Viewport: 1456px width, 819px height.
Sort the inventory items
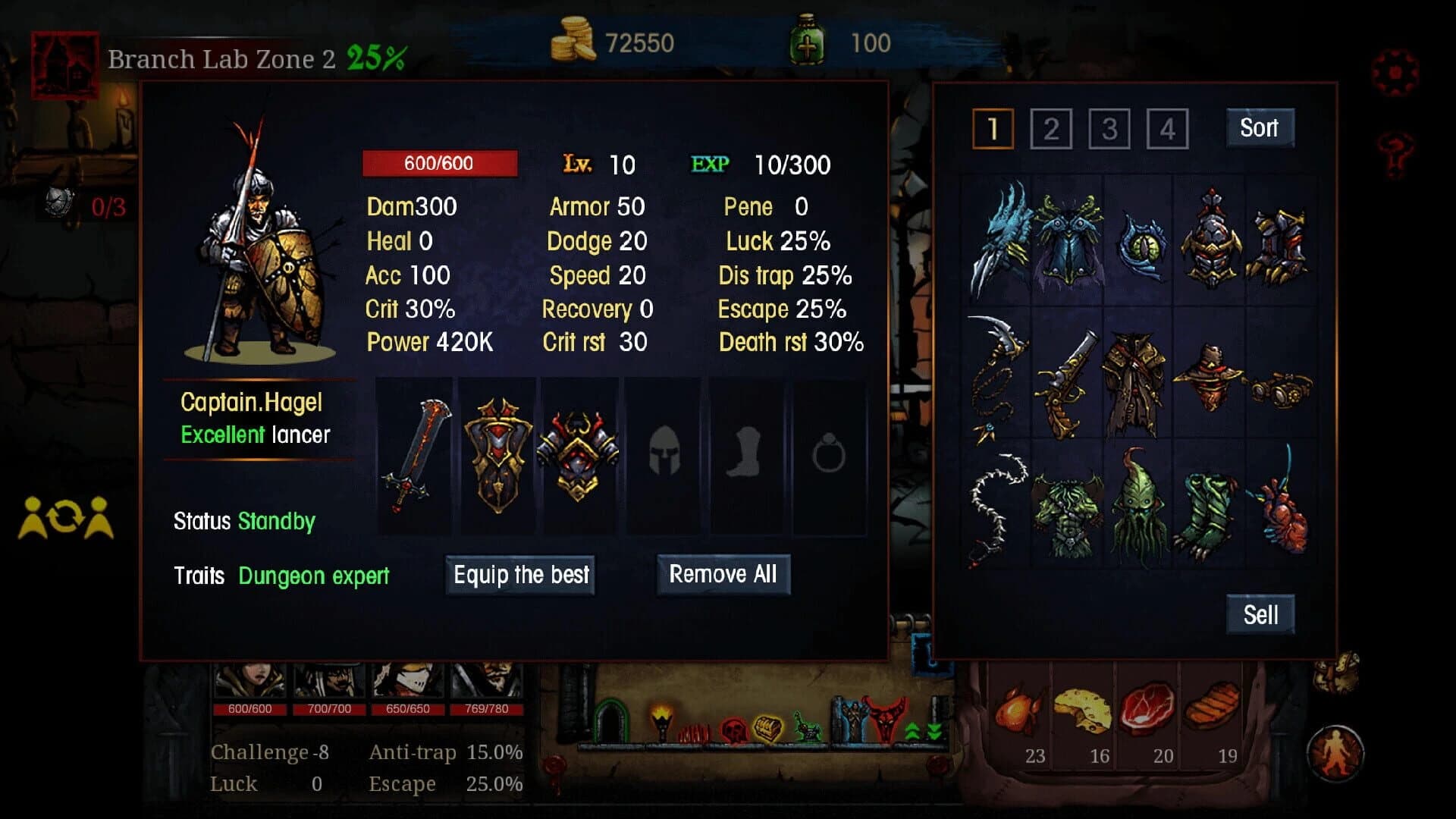tap(1259, 127)
